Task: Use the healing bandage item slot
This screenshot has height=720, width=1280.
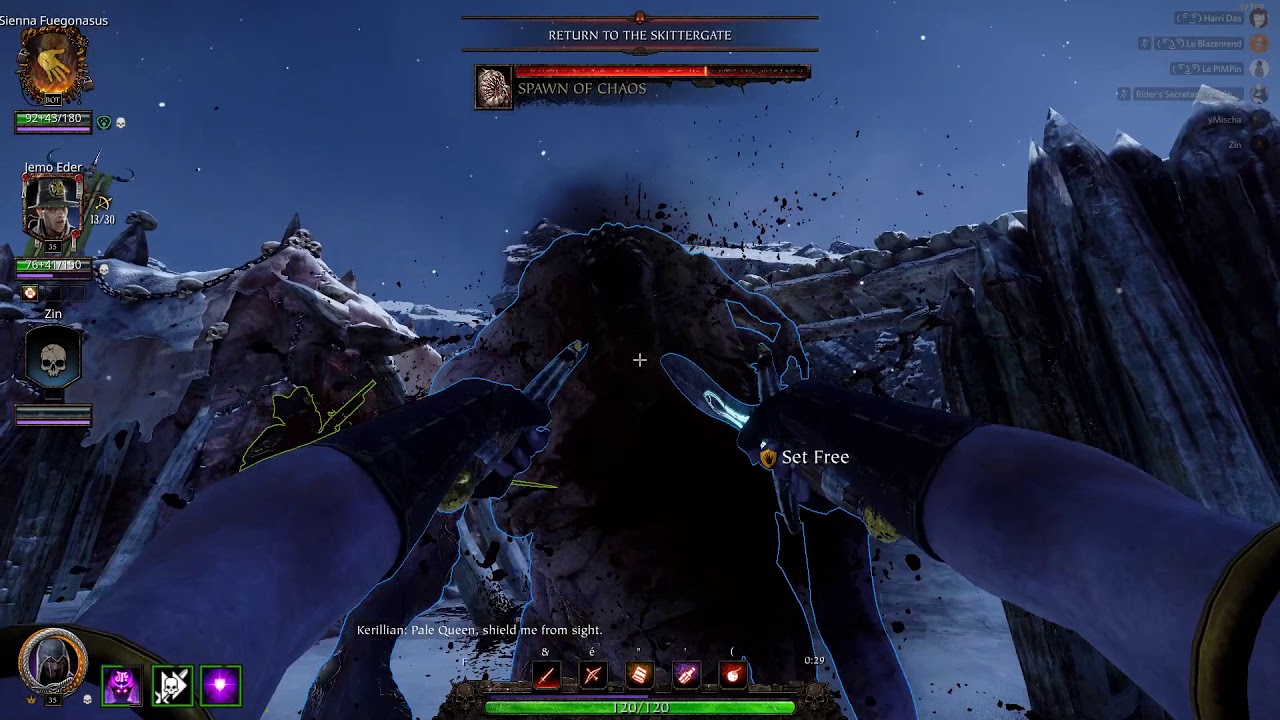Action: [640, 675]
